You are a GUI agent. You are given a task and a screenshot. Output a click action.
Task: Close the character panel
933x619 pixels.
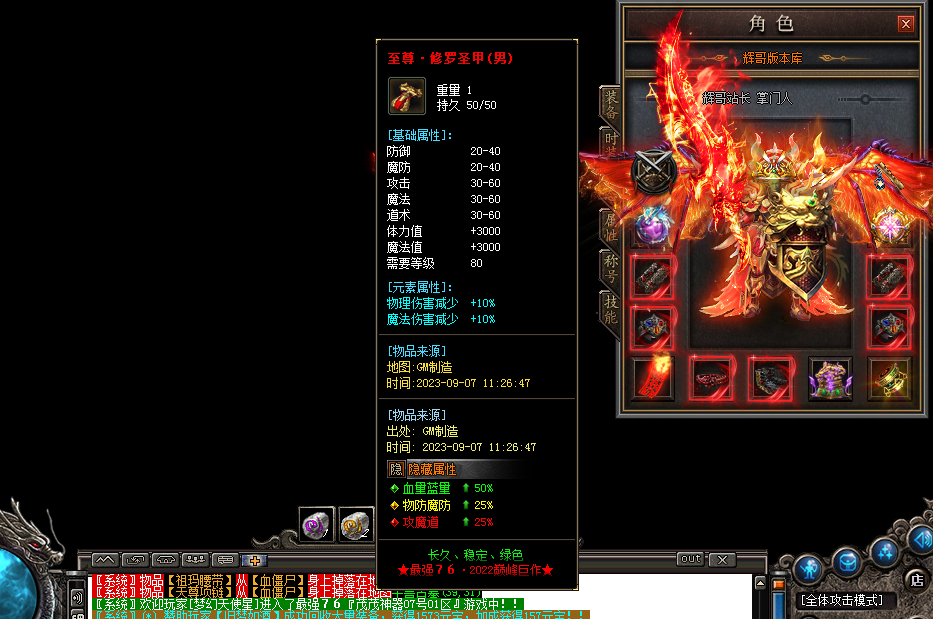pos(906,23)
